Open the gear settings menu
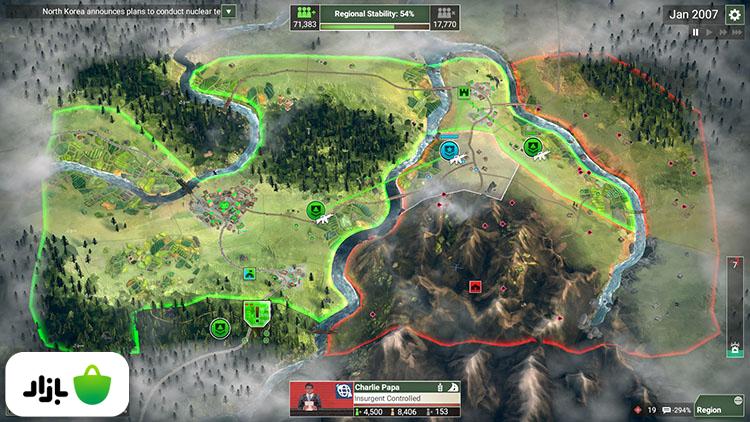The image size is (750, 422). (x=735, y=14)
